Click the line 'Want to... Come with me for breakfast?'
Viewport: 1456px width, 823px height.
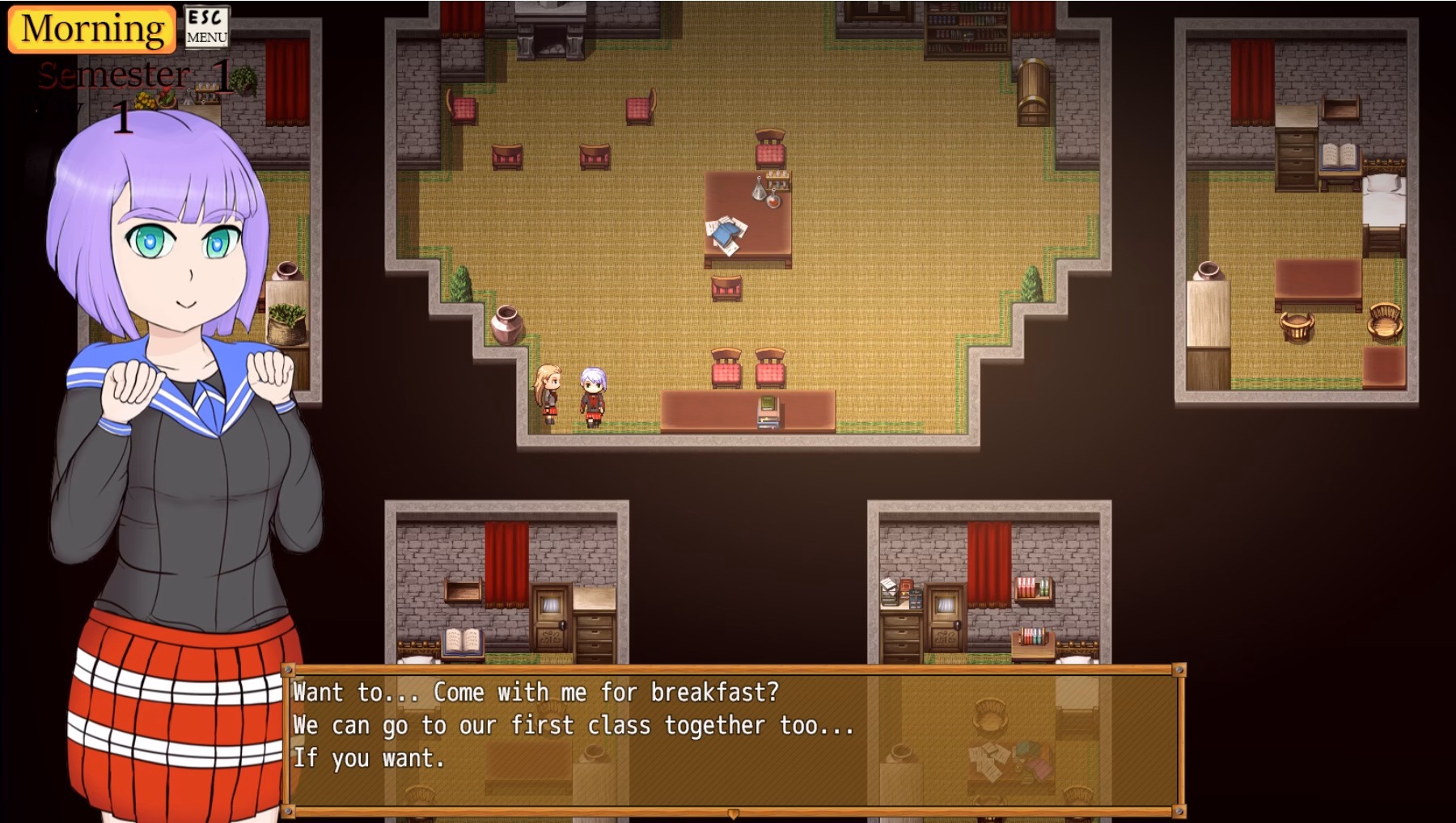tap(536, 692)
